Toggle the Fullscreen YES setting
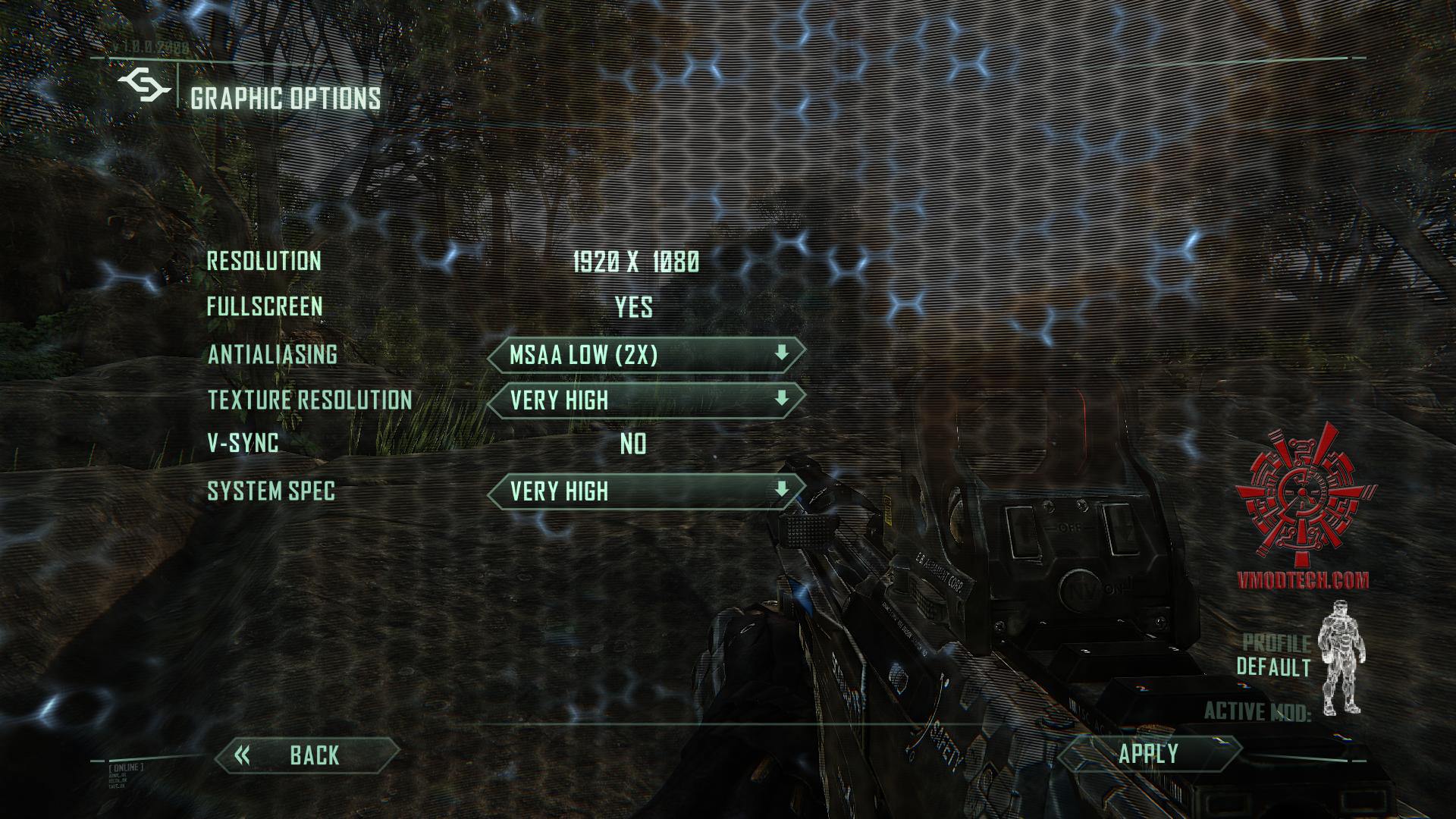 (x=633, y=307)
